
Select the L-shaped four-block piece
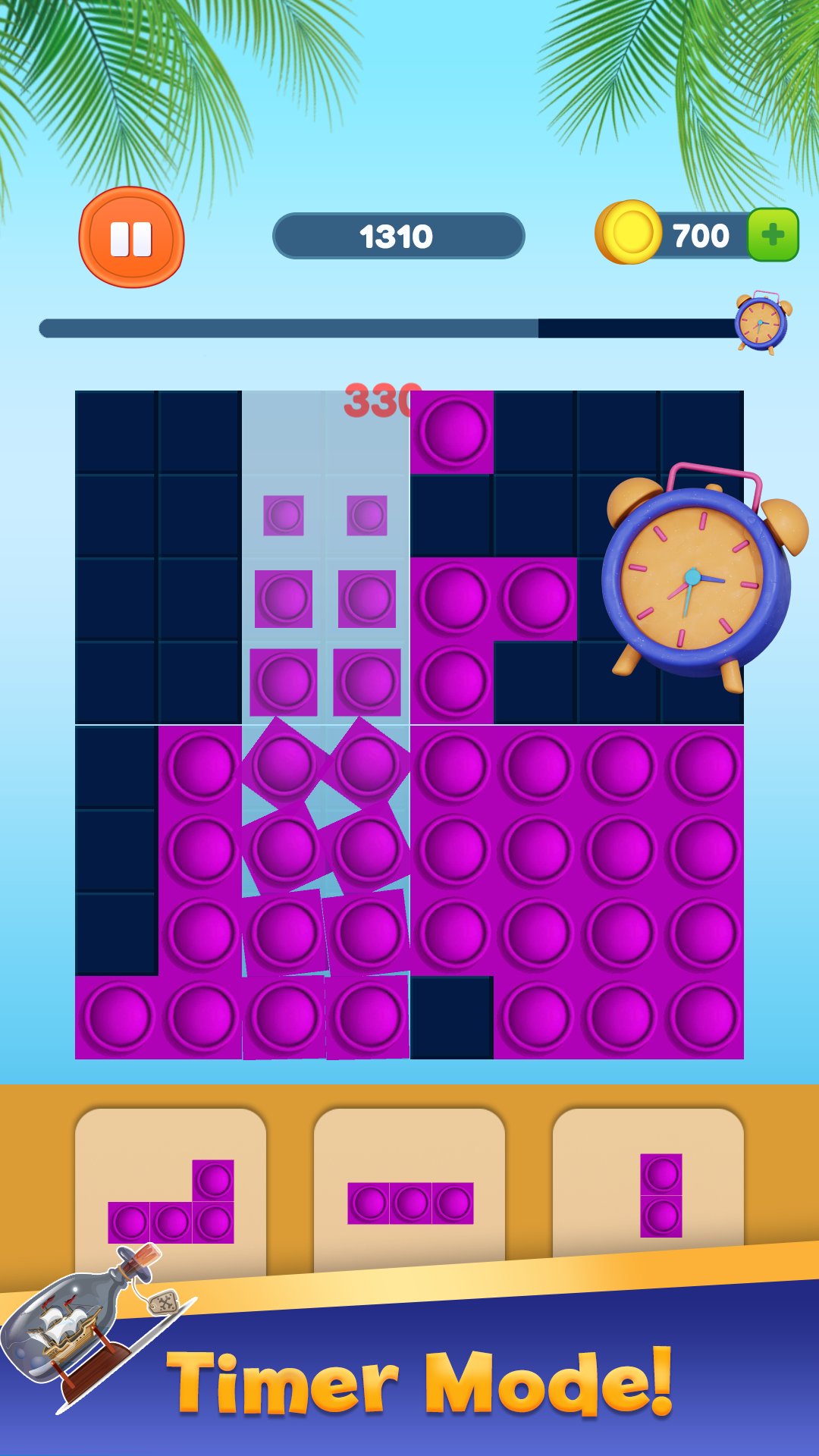[171, 1203]
